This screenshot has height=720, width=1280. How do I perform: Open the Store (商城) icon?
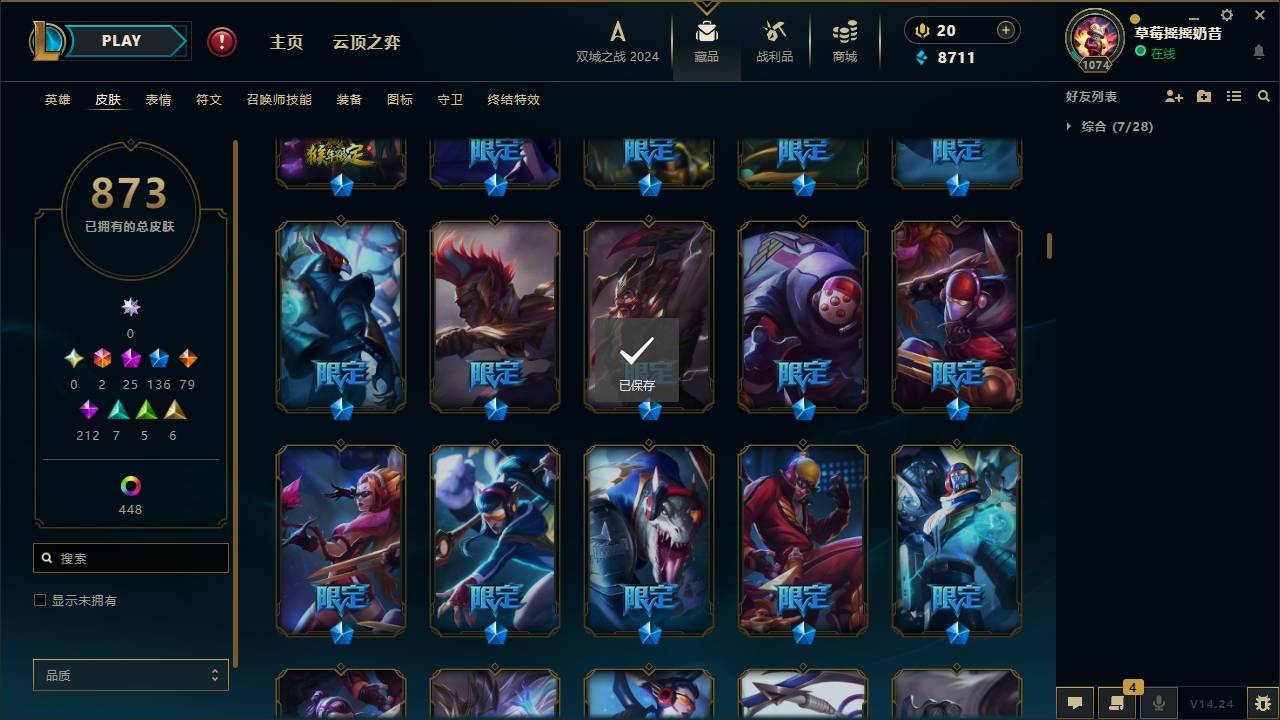pyautogui.click(x=843, y=38)
